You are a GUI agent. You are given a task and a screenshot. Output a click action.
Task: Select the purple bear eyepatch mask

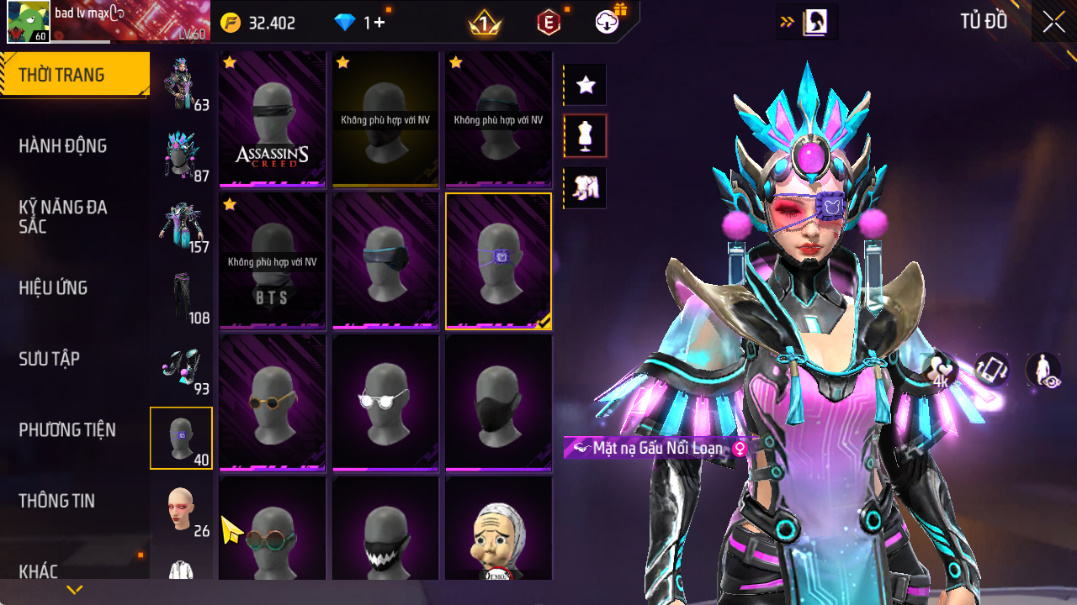tap(498, 261)
